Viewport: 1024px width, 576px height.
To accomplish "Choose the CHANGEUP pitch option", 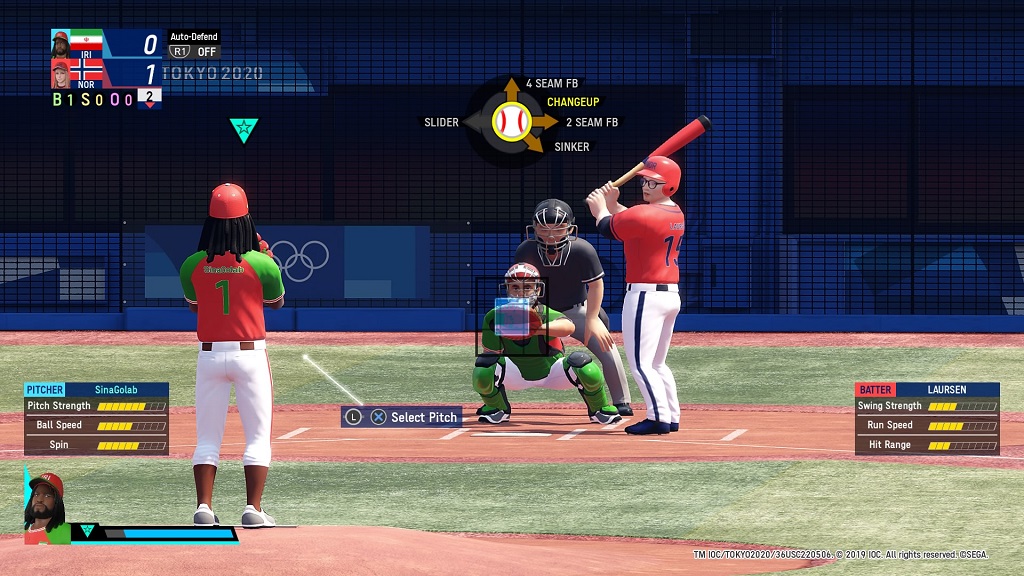I will coord(573,102).
